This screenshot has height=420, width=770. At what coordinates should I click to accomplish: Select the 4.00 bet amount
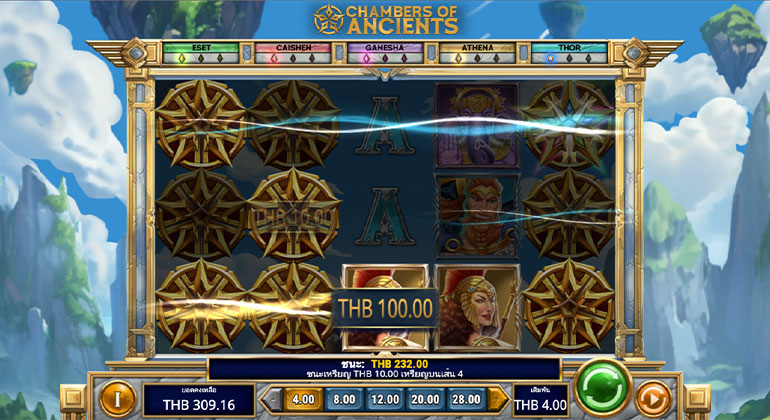point(300,398)
